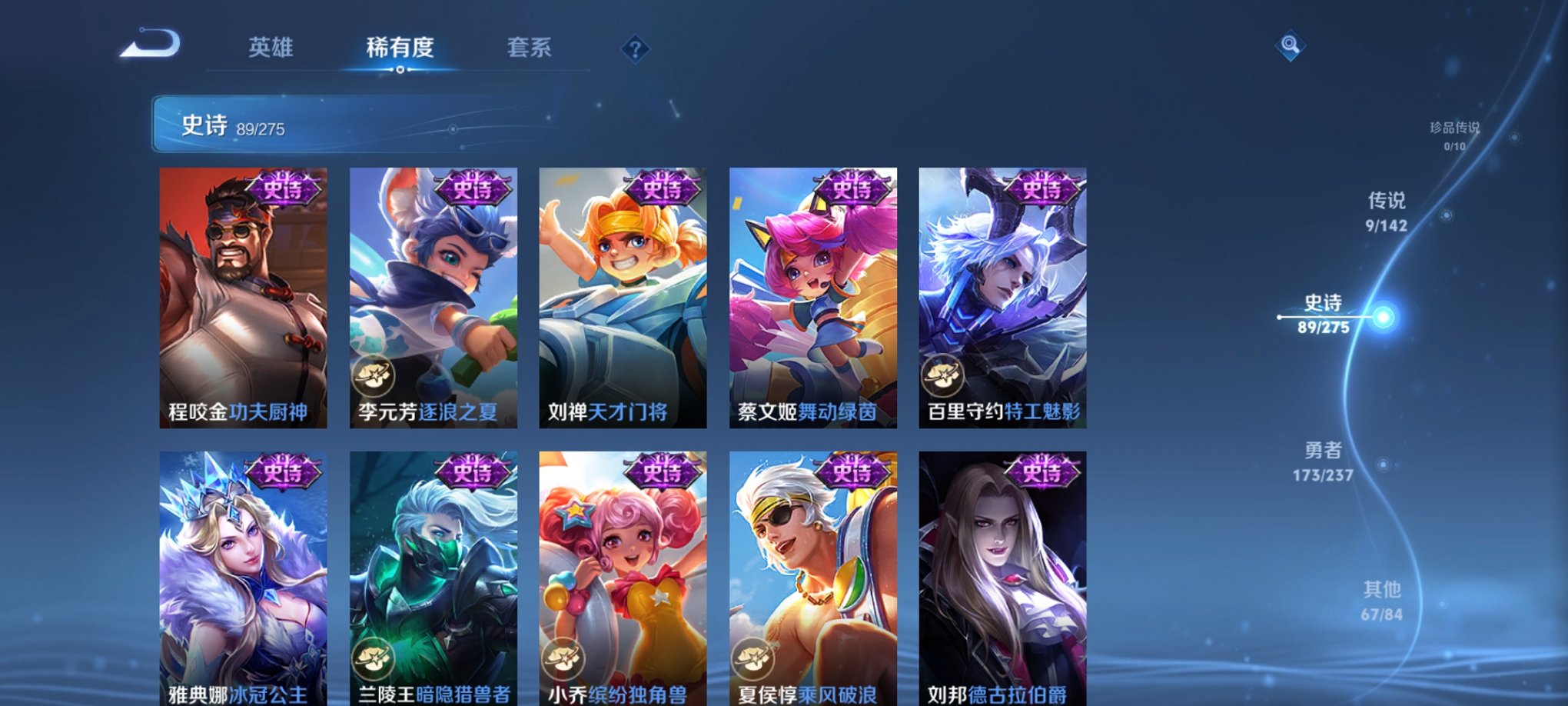The image size is (1568, 706).
Task: Click the question mark help icon
Action: 634,49
